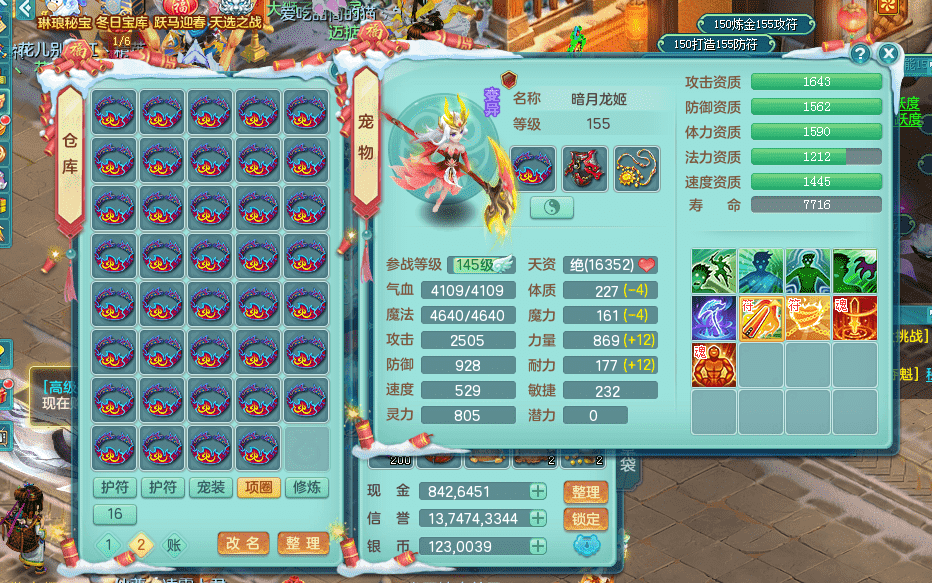Click the plus button beside 银币
Screen dimensions: 932x583
(538, 546)
